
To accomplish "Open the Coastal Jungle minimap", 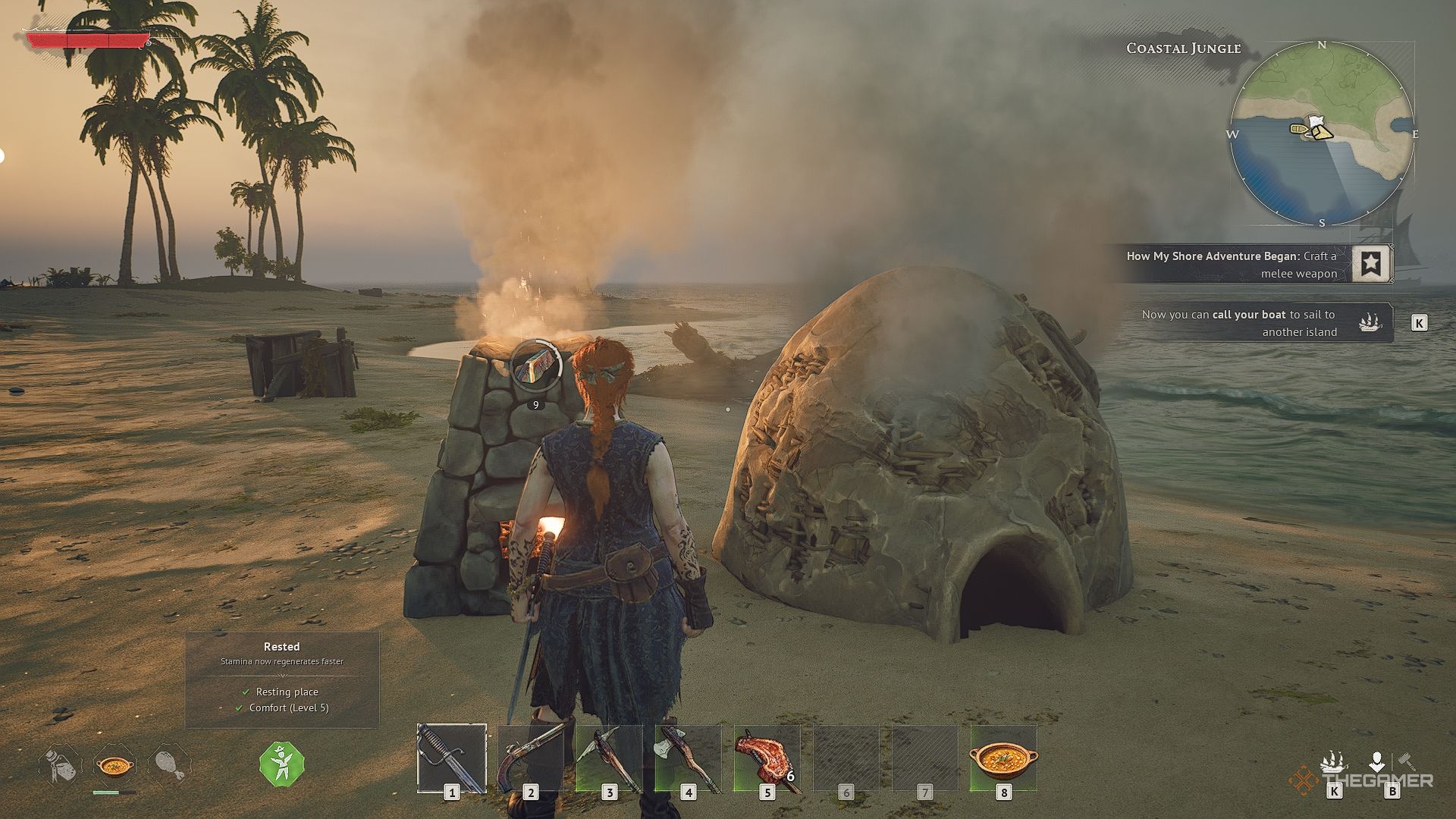I will tap(1321, 134).
